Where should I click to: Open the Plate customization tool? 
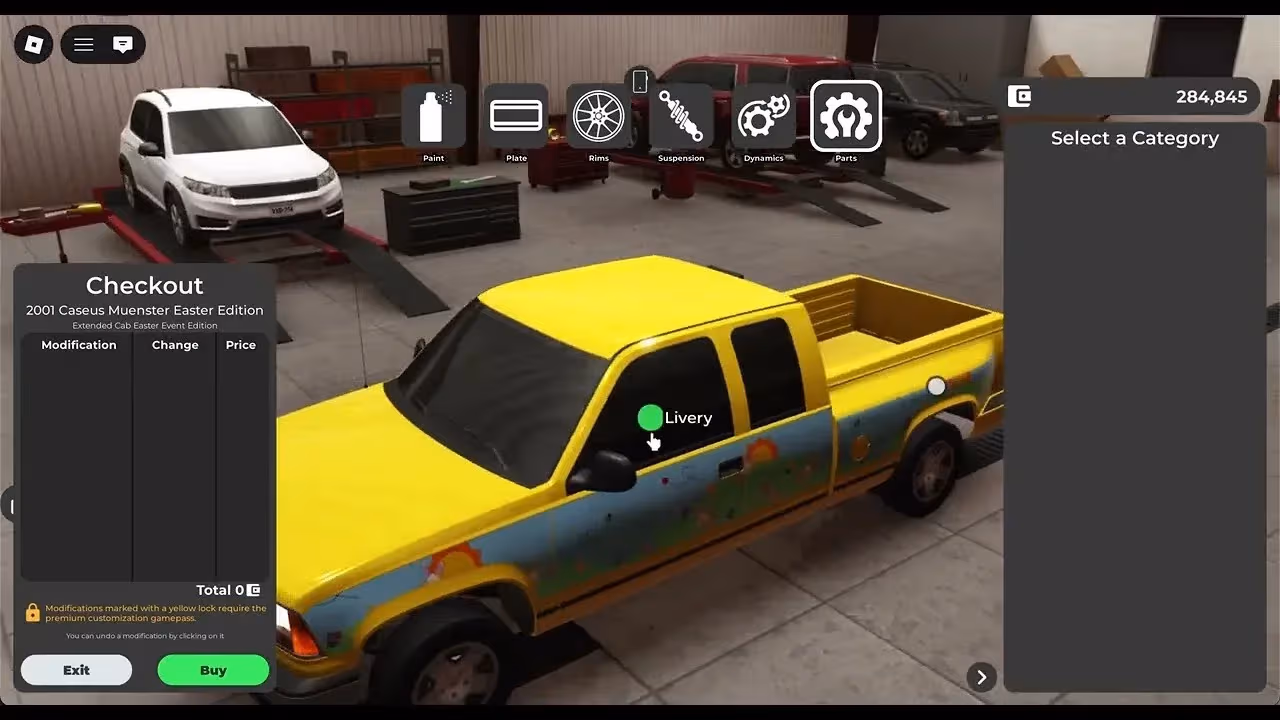pyautogui.click(x=516, y=116)
